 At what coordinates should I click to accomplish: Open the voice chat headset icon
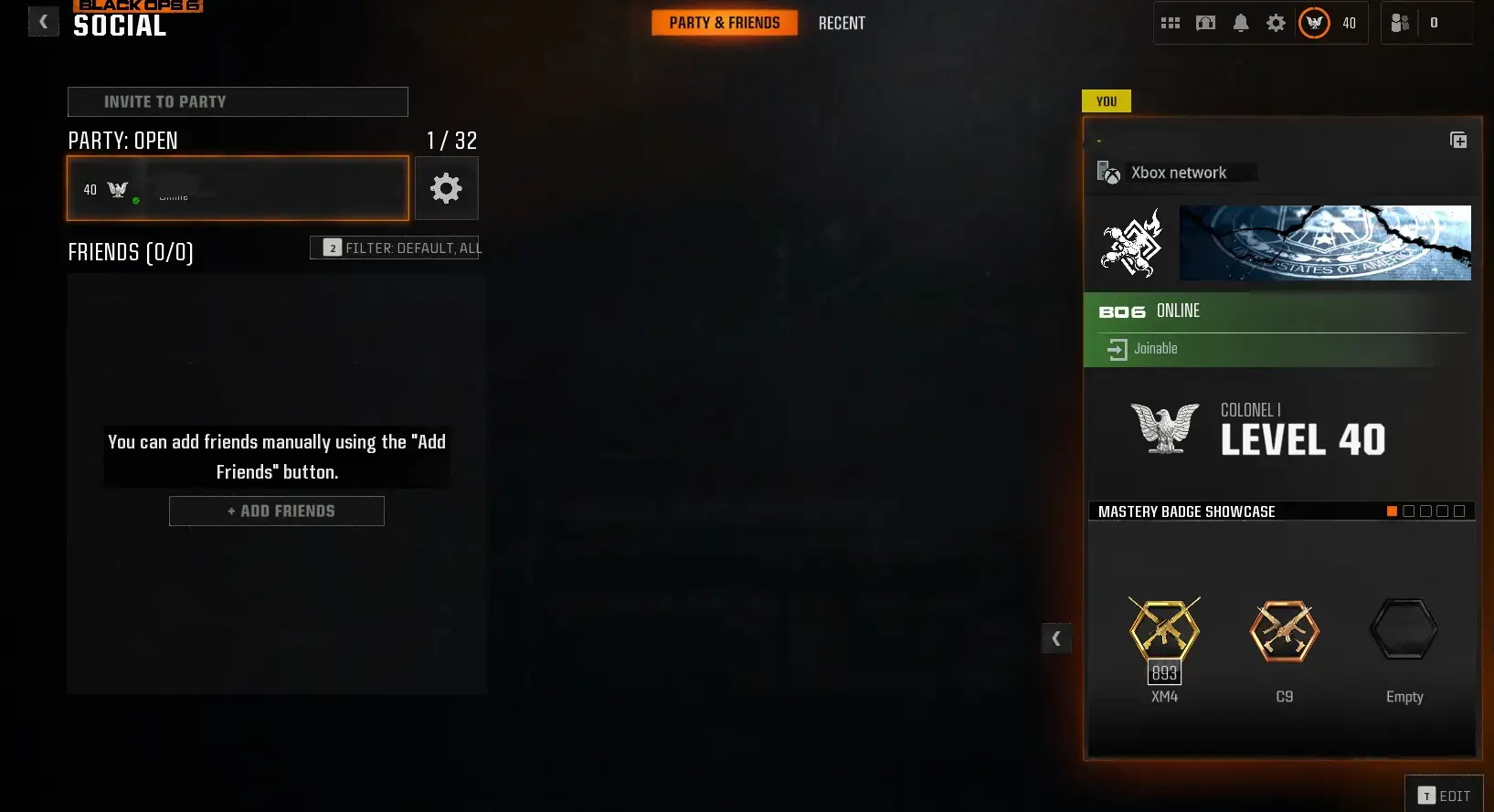(x=1205, y=23)
